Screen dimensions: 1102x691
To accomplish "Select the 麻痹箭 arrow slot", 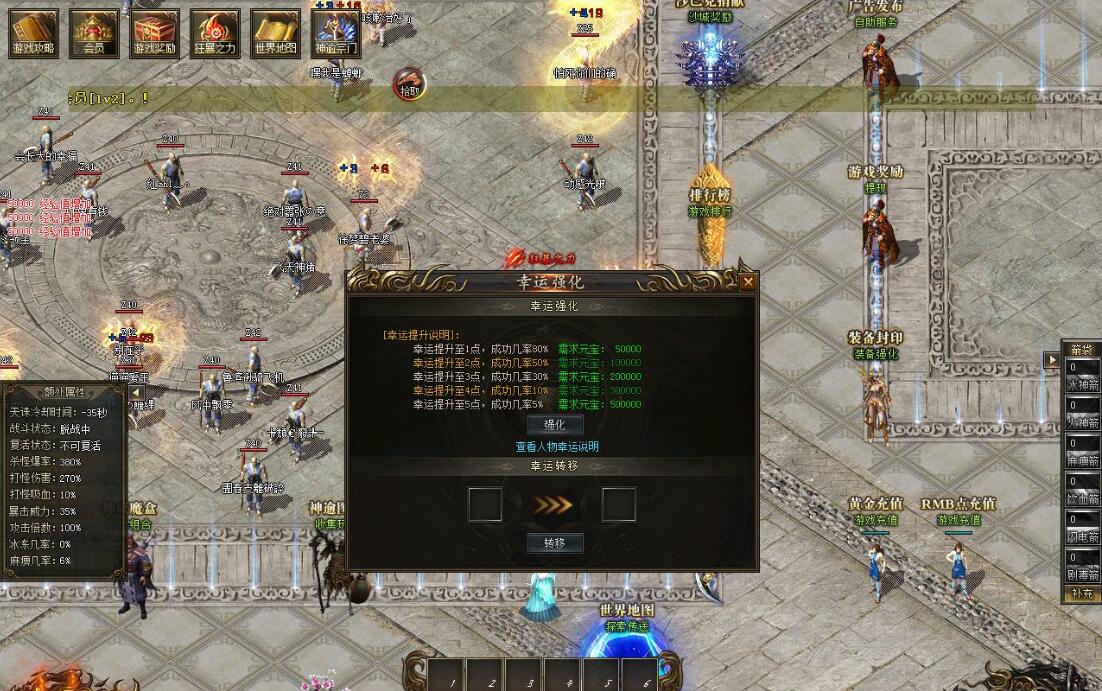I will (1081, 451).
